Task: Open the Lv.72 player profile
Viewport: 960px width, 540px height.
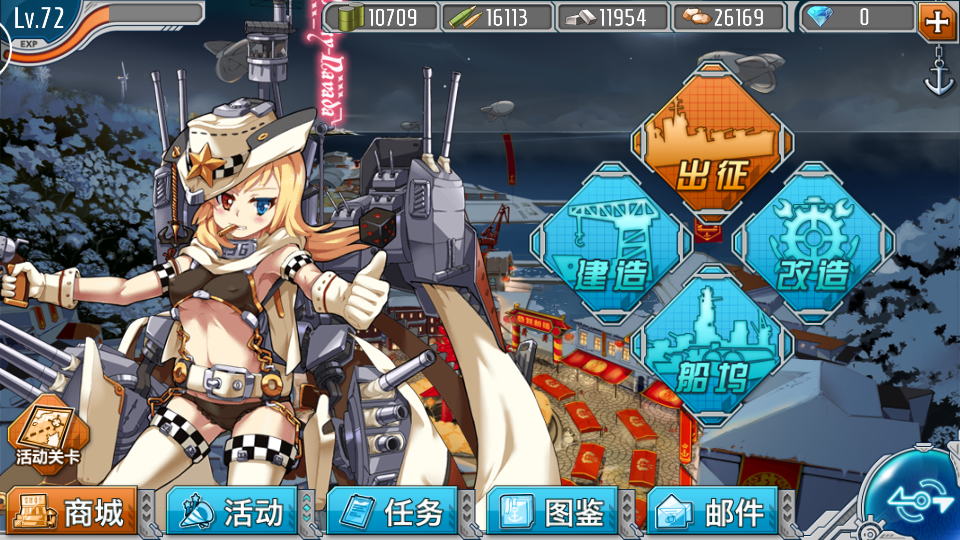Action: pos(40,20)
